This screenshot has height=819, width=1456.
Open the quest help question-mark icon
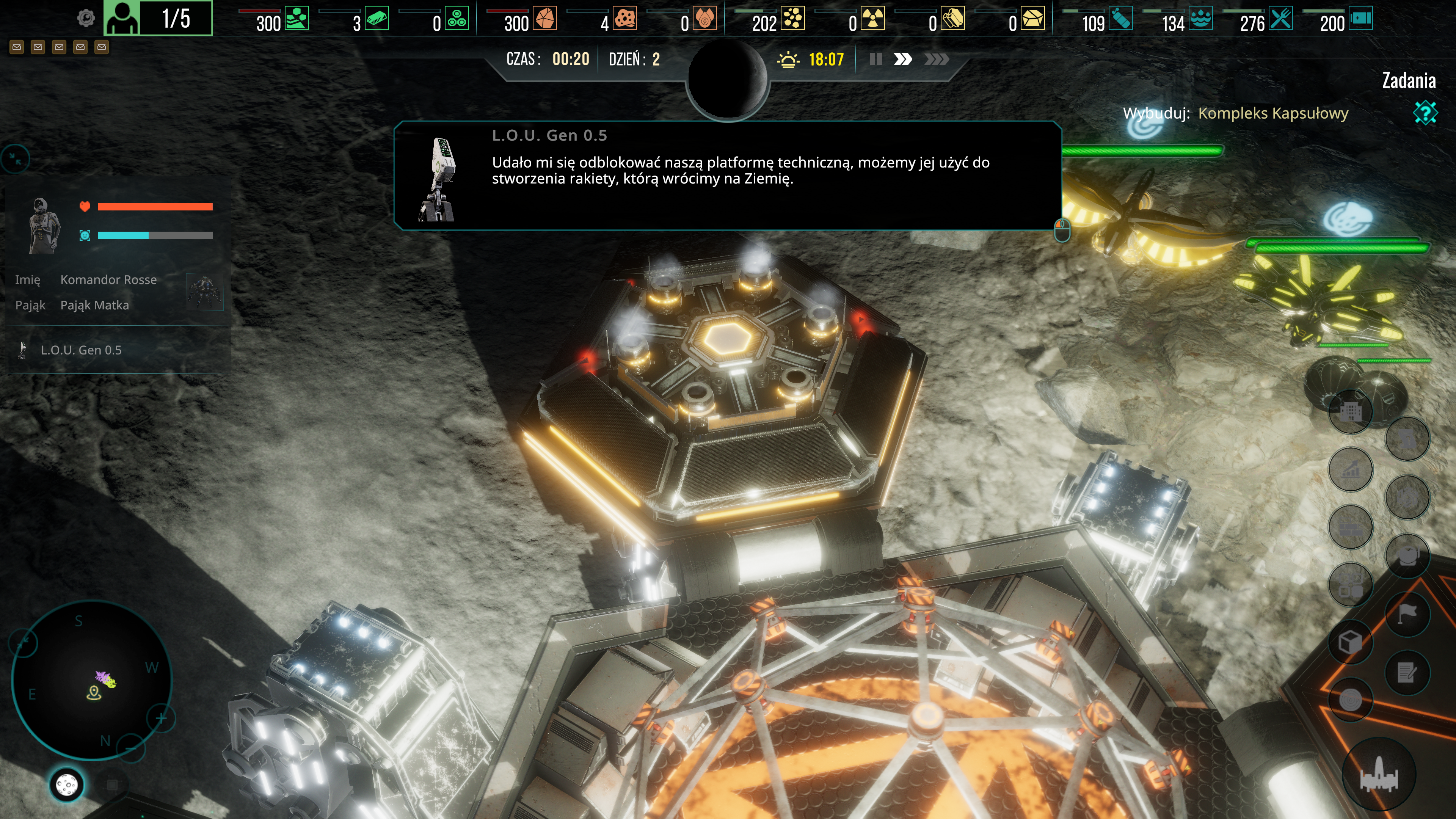click(x=1425, y=113)
